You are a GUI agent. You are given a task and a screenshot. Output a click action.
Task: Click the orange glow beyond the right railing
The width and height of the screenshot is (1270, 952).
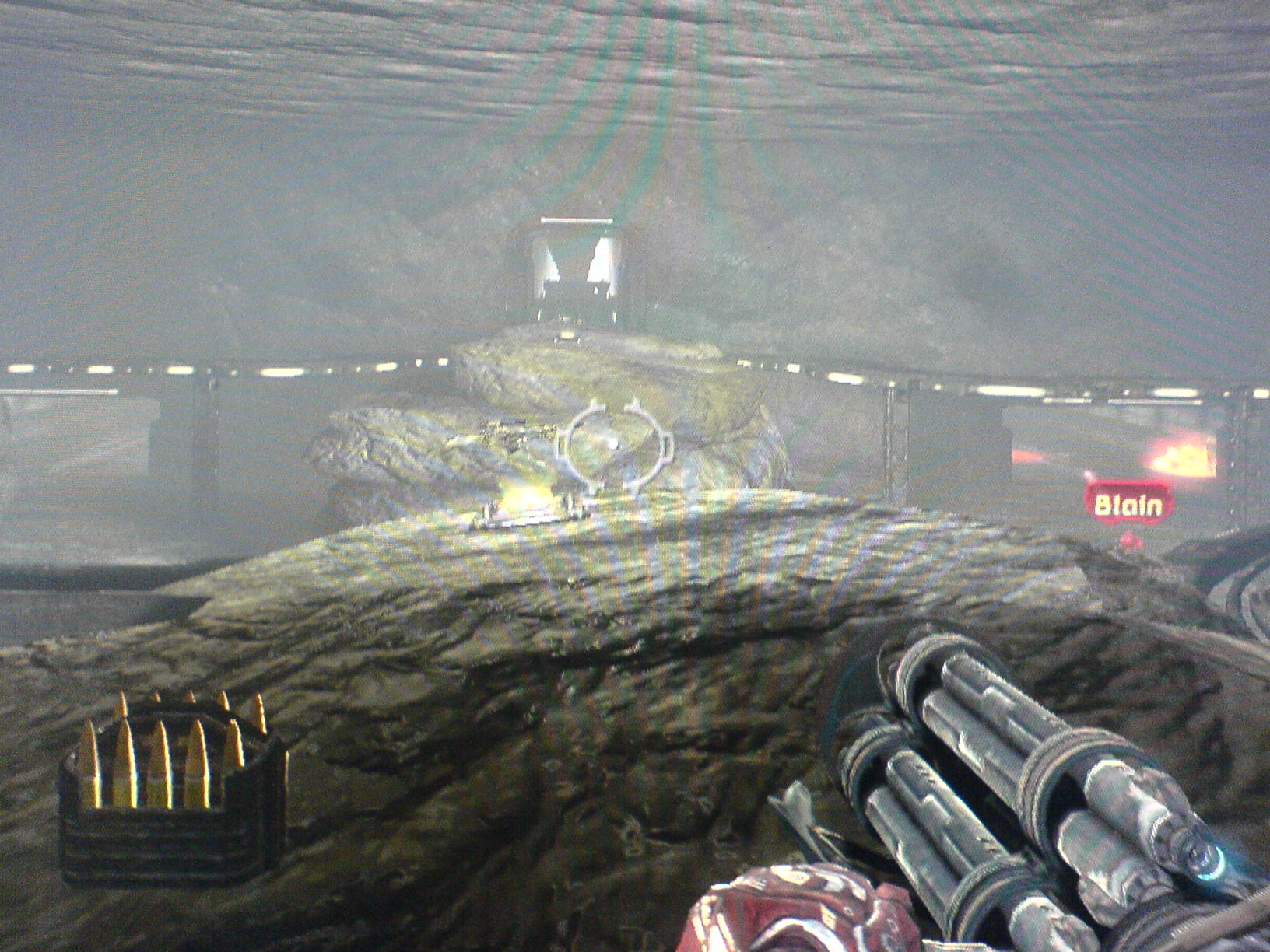(1183, 459)
